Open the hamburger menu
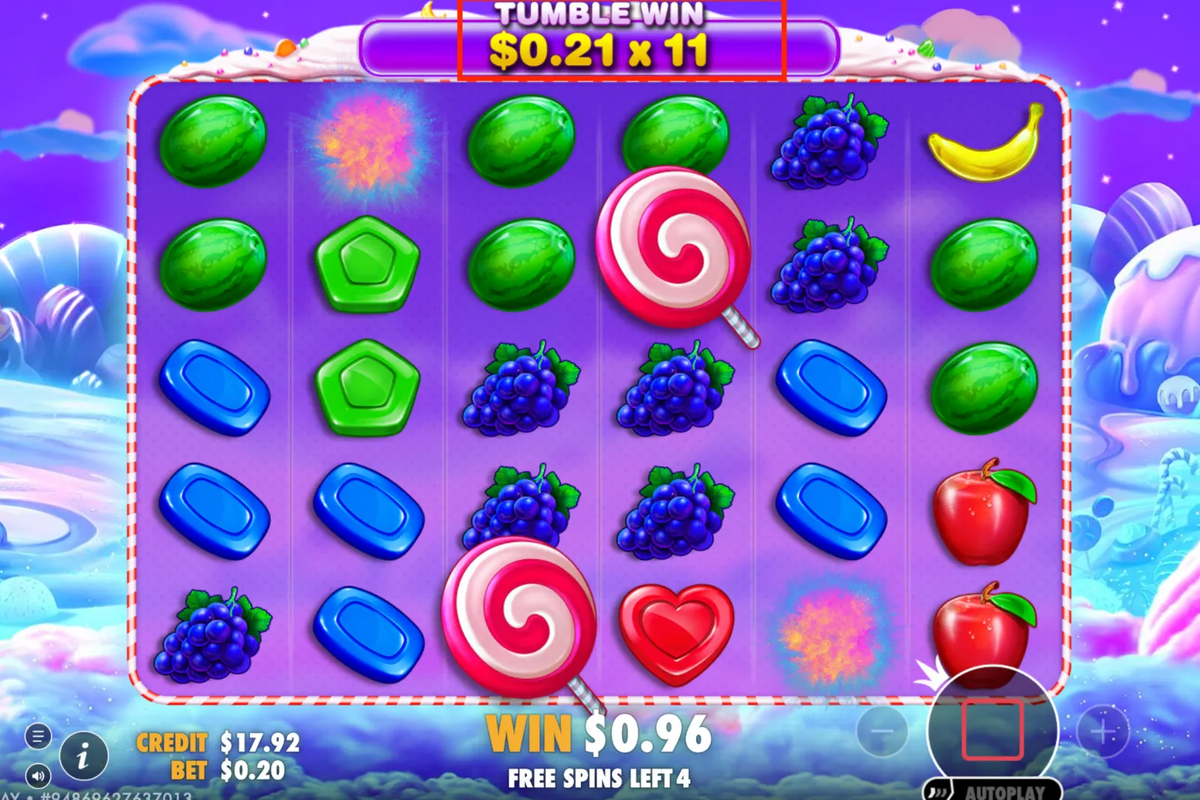Viewport: 1200px width, 800px height. tap(38, 737)
